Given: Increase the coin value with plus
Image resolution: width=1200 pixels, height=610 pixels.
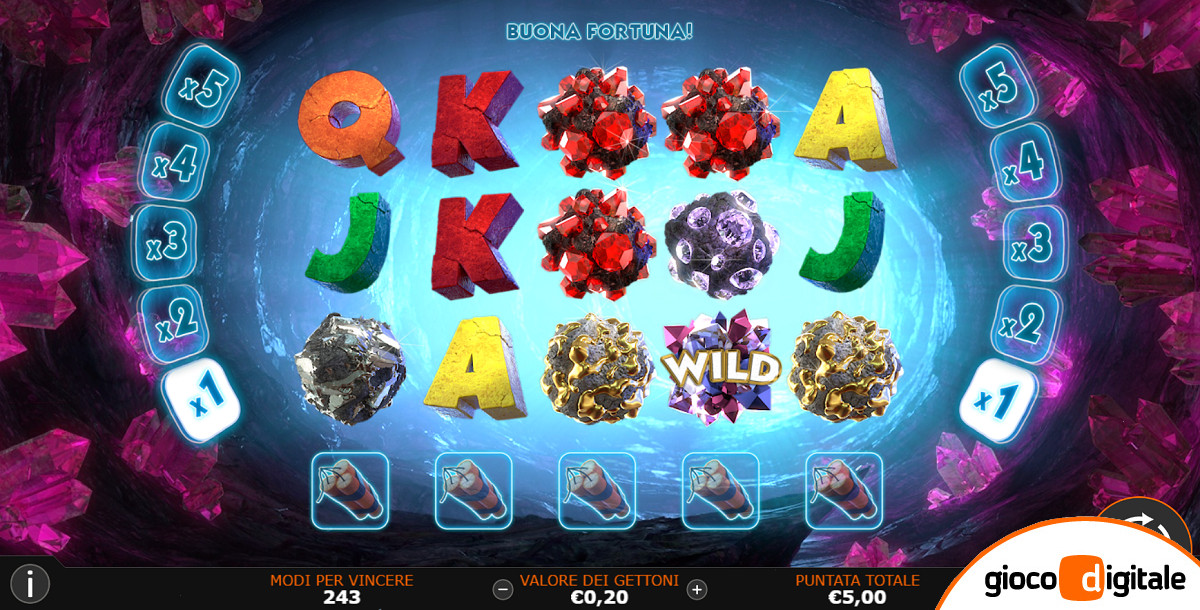Looking at the screenshot, I should [697, 589].
